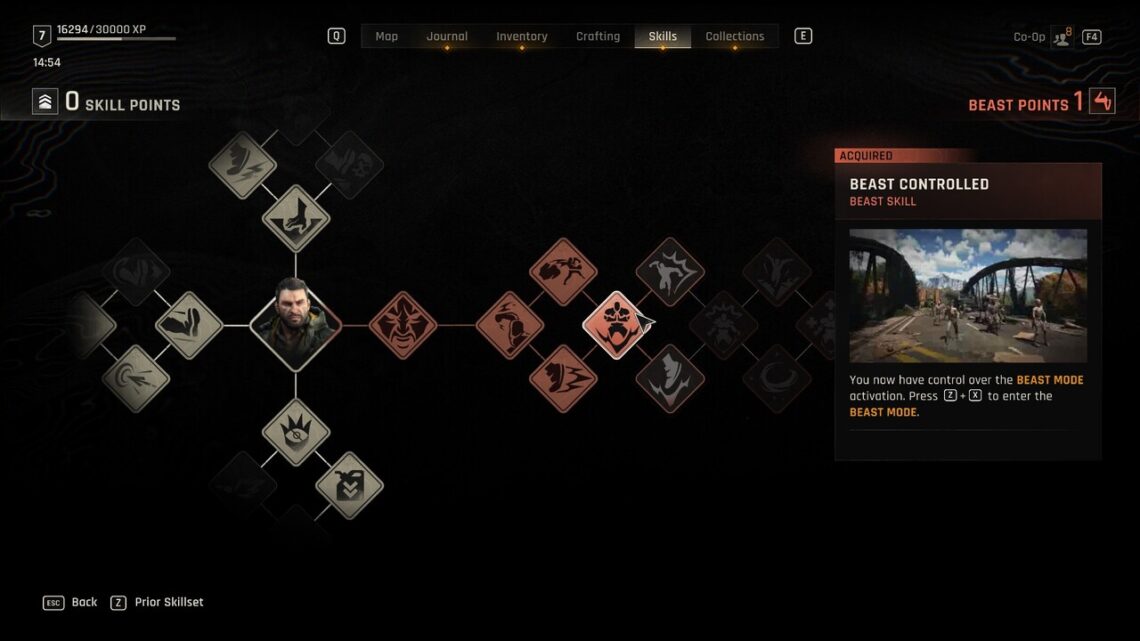Choose the white fuel canister skill node

pyautogui.click(x=349, y=486)
